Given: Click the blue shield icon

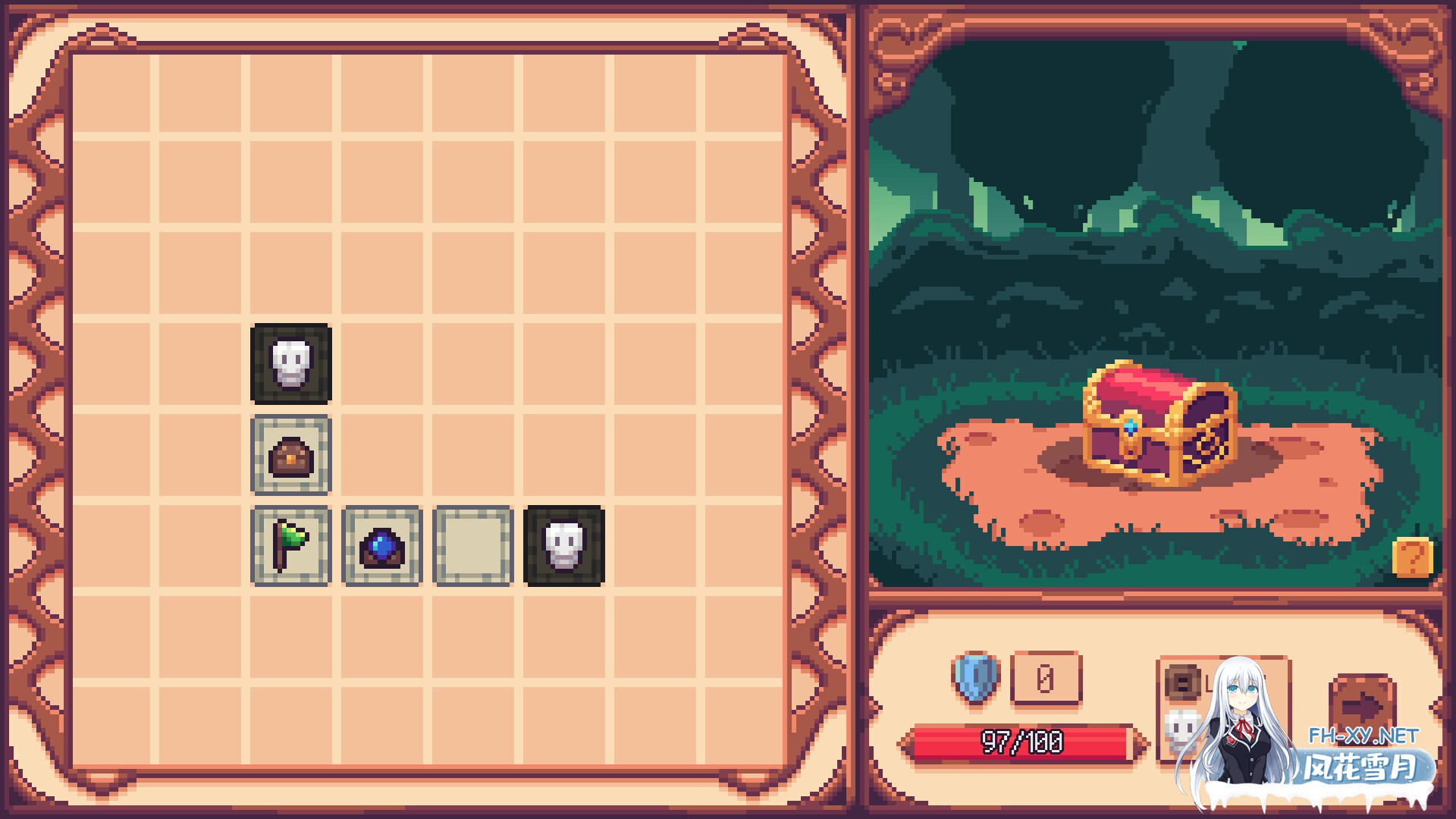Looking at the screenshot, I should pyautogui.click(x=975, y=677).
